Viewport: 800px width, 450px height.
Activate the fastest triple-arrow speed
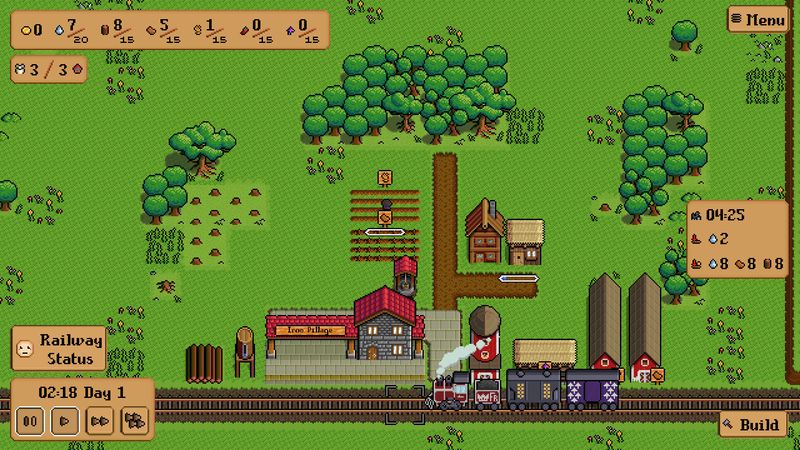click(x=133, y=421)
